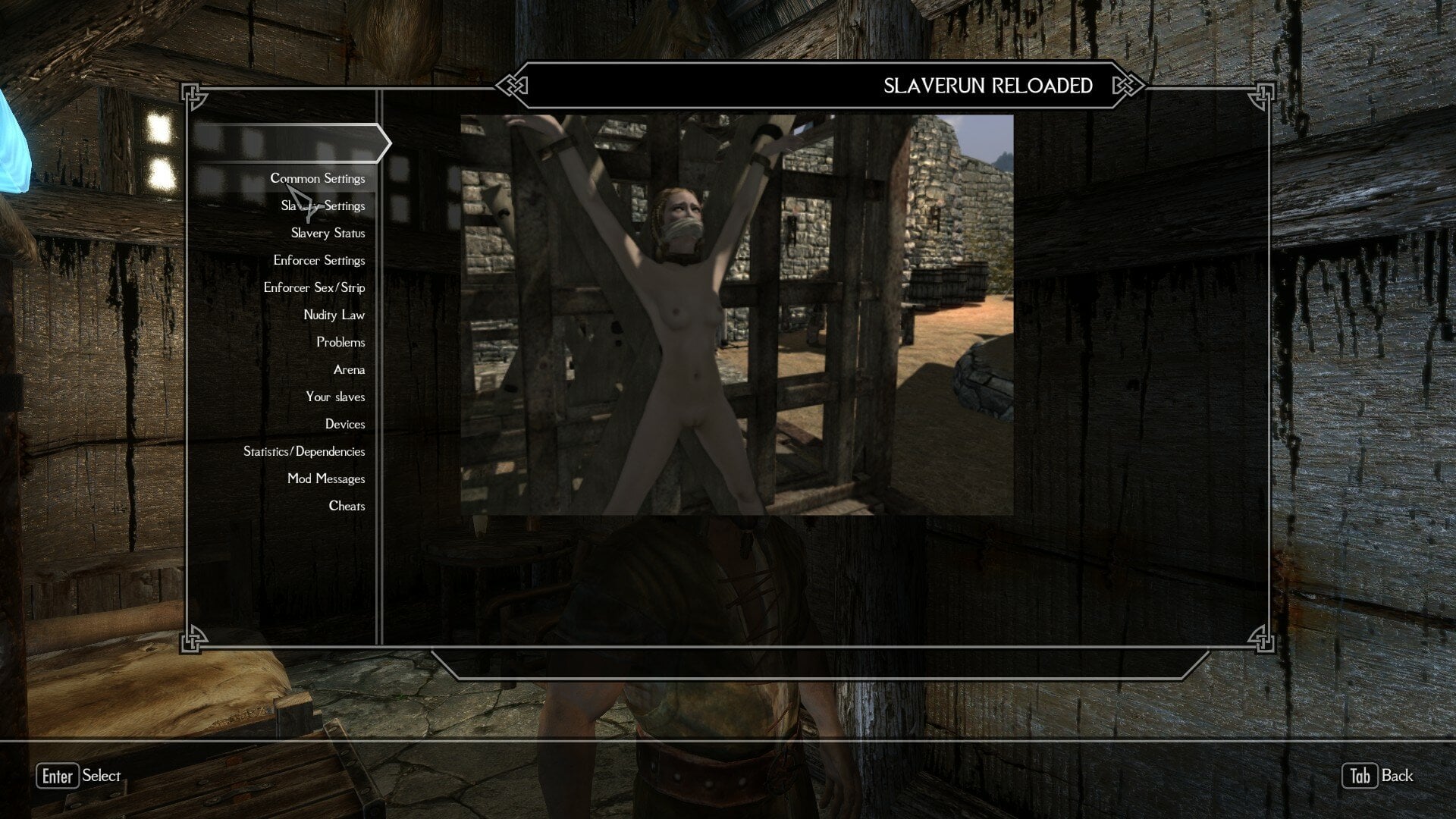View the Statistics/Dependencies page

[304, 451]
